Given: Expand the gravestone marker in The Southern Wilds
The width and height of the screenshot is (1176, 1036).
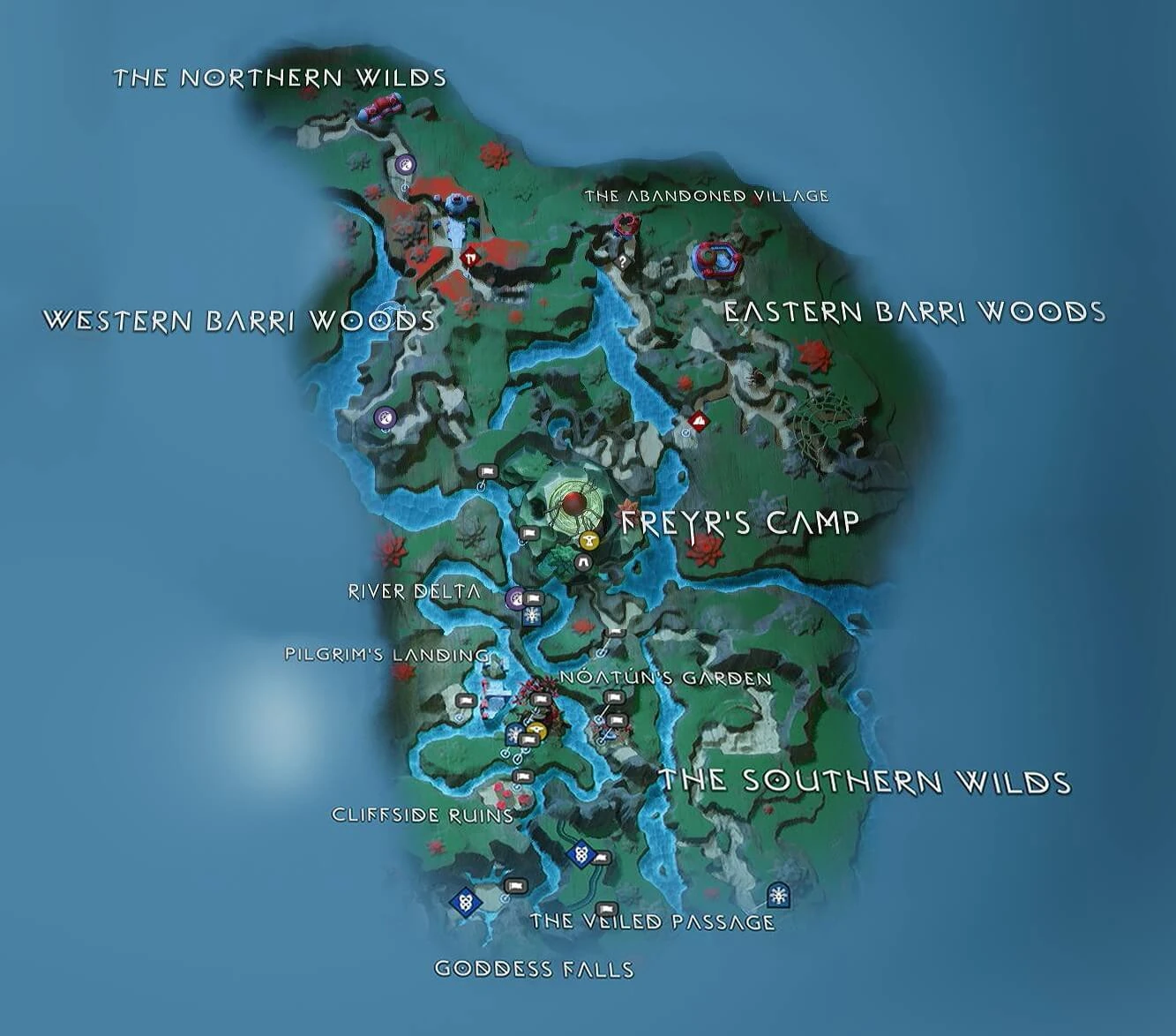Looking at the screenshot, I should pyautogui.click(x=580, y=854).
